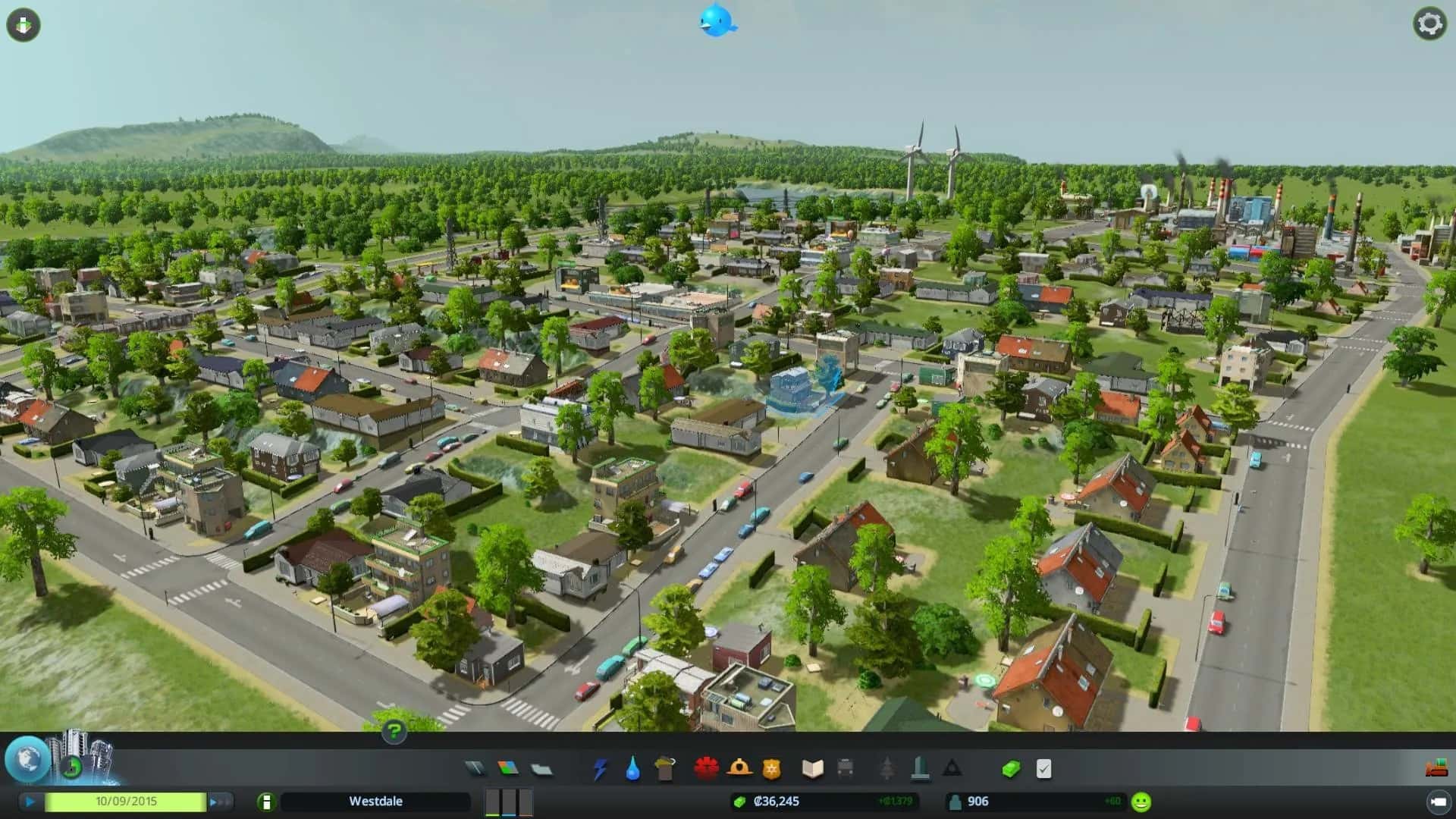
Task: Select the Electricity service menu
Action: point(600,768)
